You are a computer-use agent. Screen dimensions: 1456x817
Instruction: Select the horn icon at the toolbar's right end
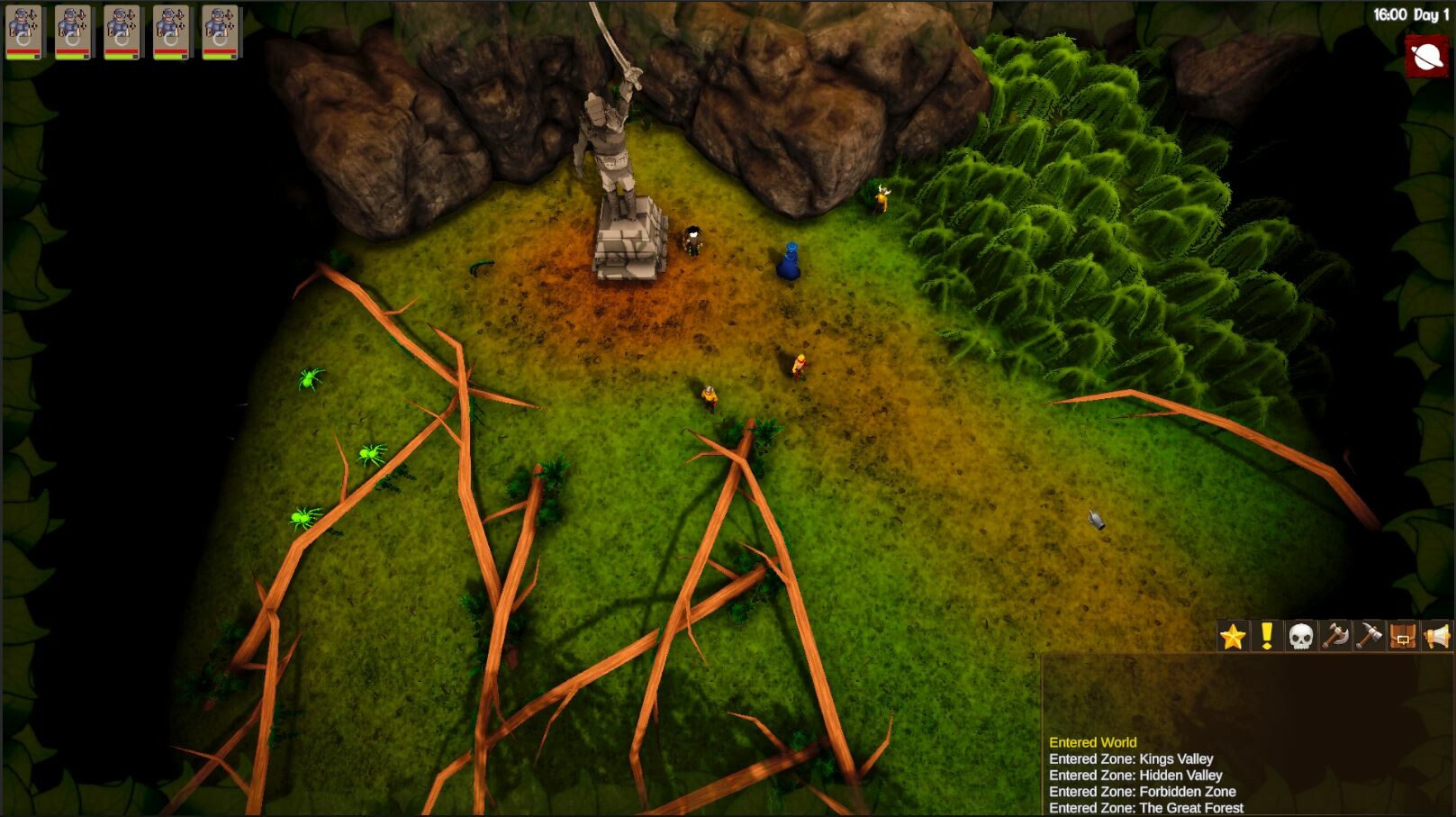1436,635
